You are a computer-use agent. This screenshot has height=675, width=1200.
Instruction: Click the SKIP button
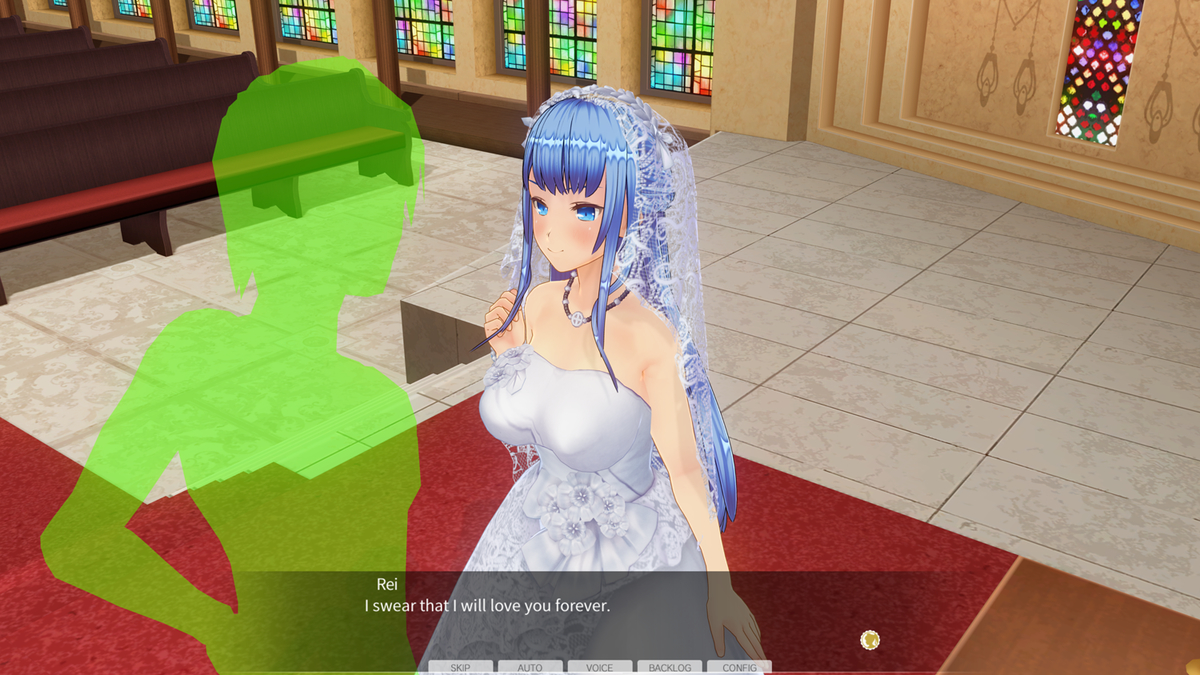point(460,667)
